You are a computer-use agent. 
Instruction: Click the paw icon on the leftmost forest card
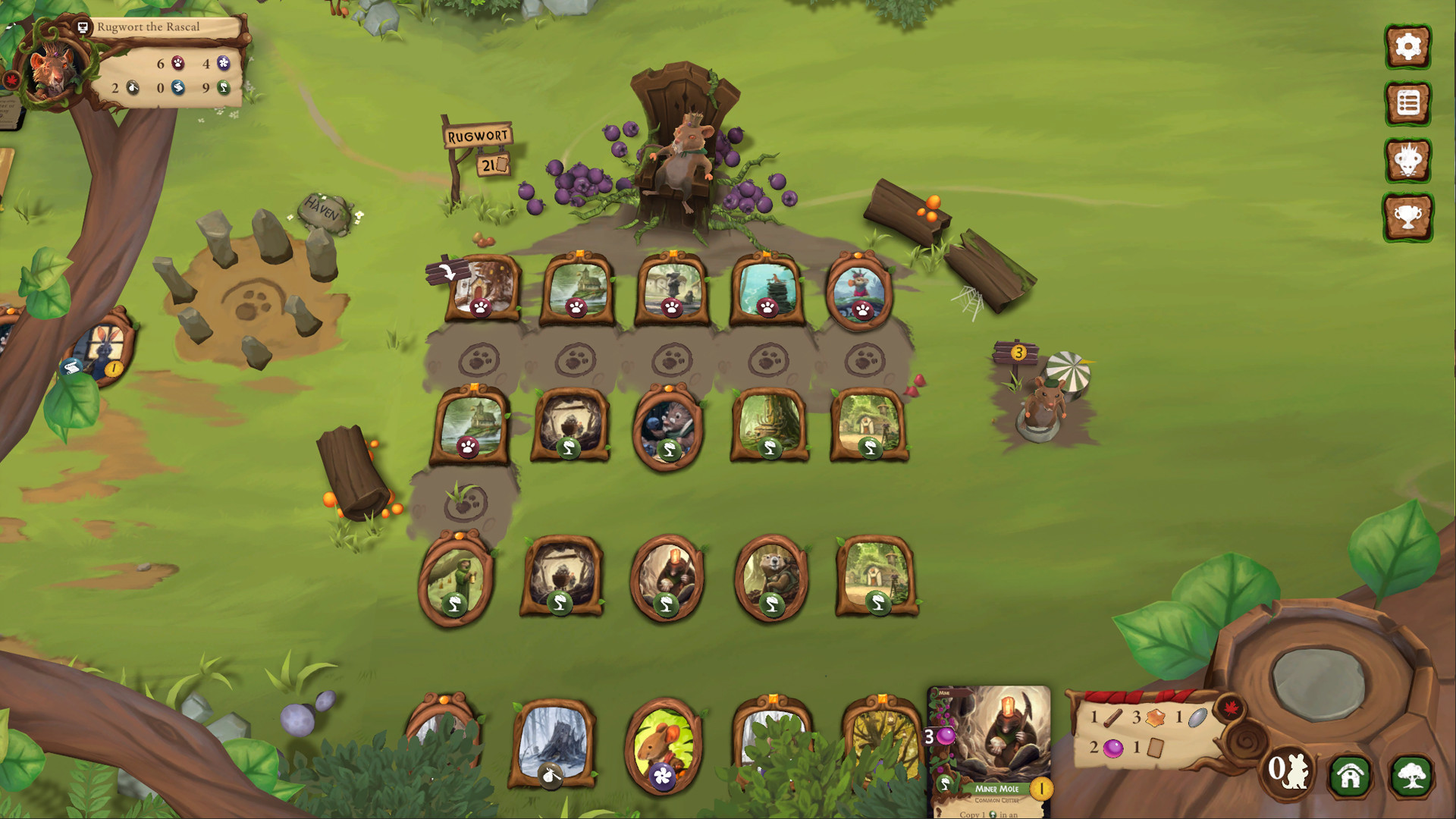[481, 306]
